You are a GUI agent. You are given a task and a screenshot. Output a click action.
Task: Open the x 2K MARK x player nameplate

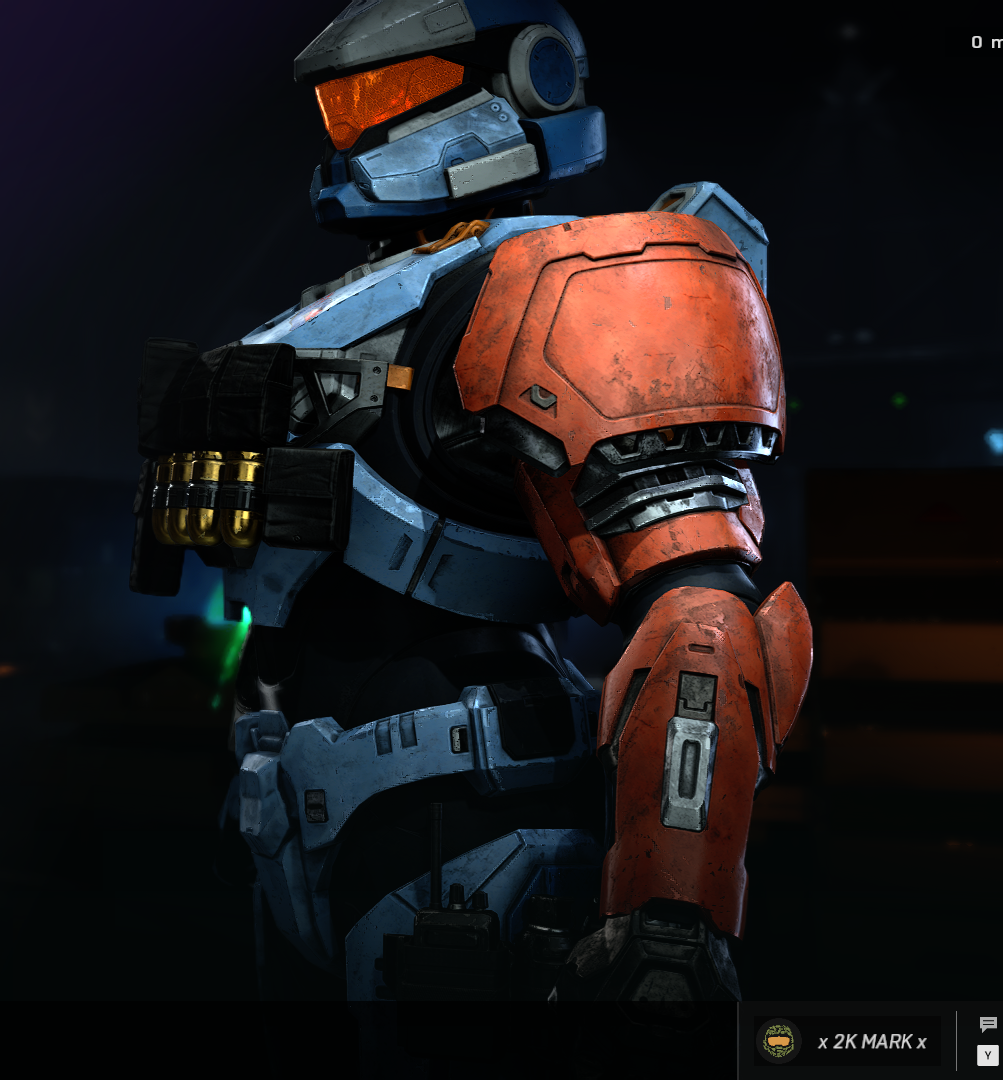click(848, 1041)
